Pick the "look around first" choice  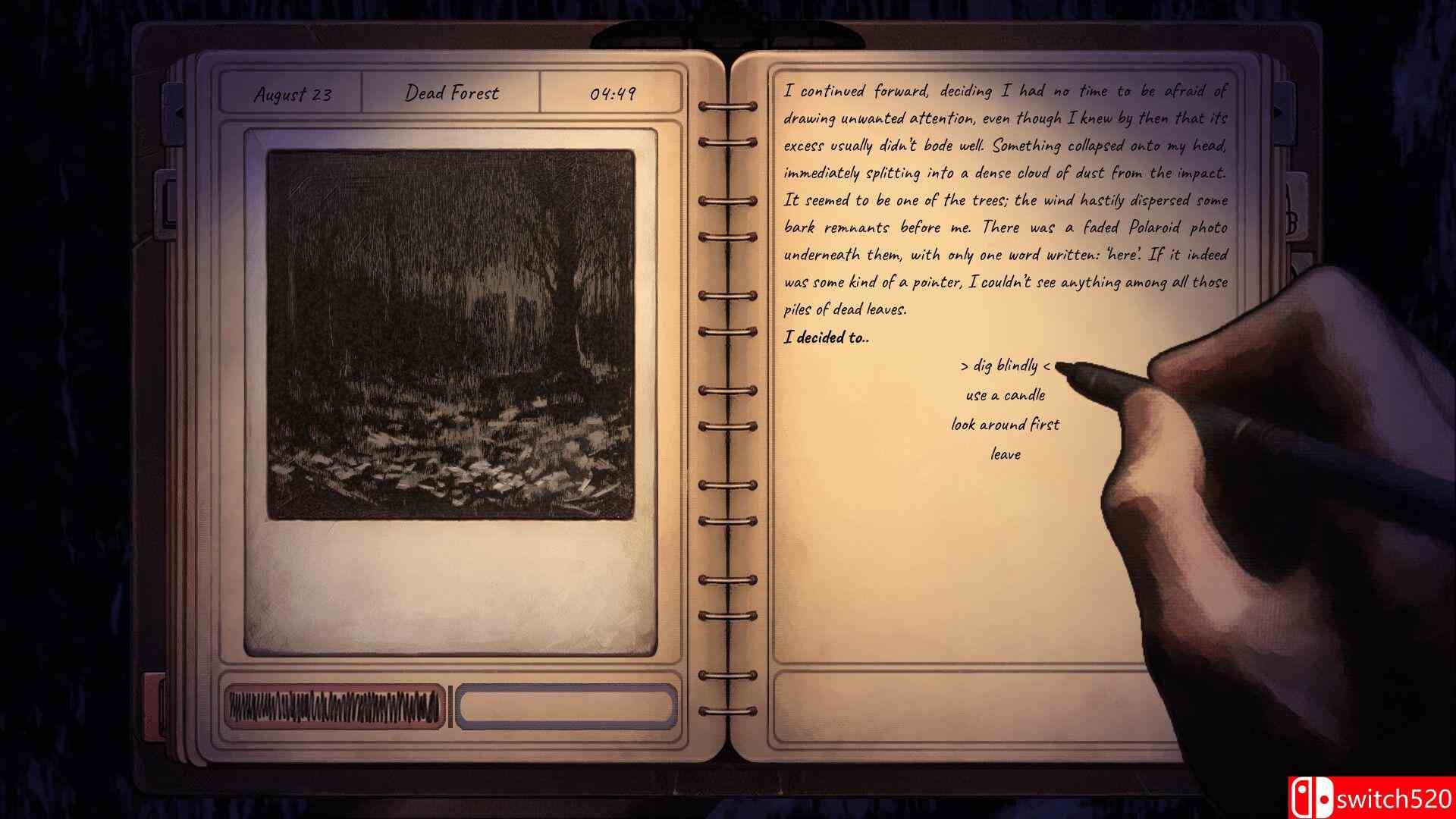[1005, 425]
